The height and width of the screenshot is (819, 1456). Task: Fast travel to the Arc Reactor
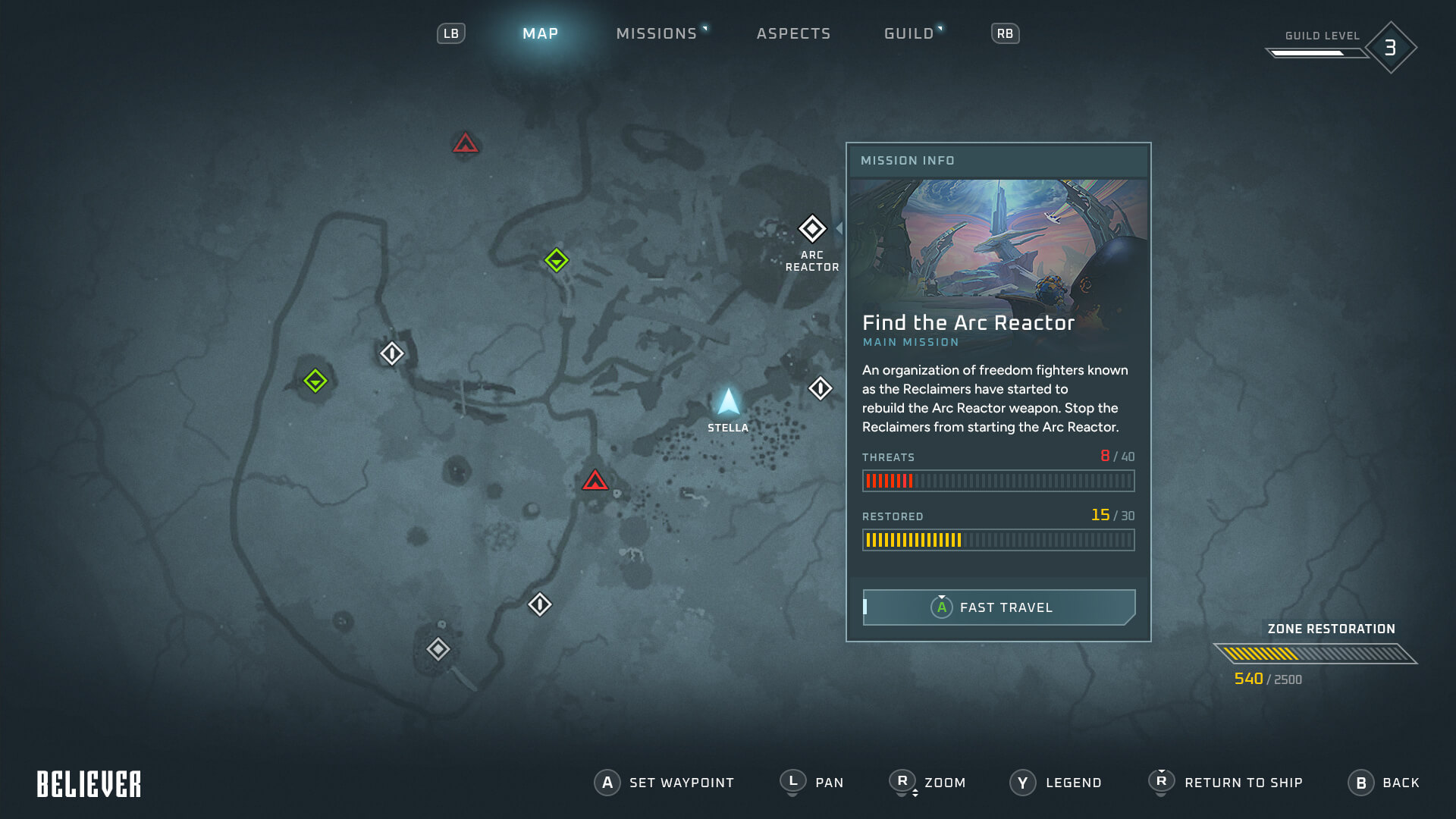pos(998,607)
